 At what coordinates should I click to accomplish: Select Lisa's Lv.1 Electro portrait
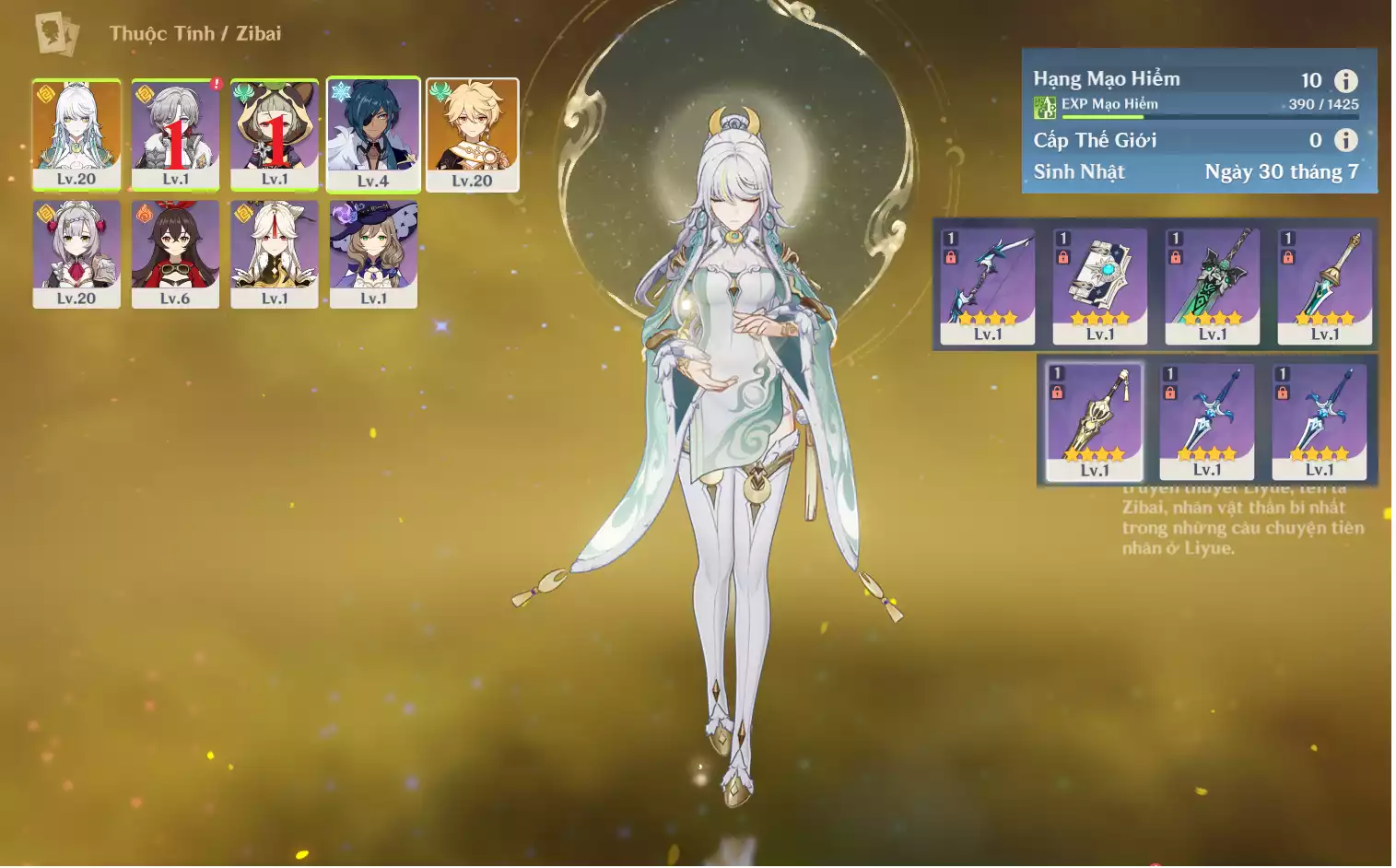(373, 254)
